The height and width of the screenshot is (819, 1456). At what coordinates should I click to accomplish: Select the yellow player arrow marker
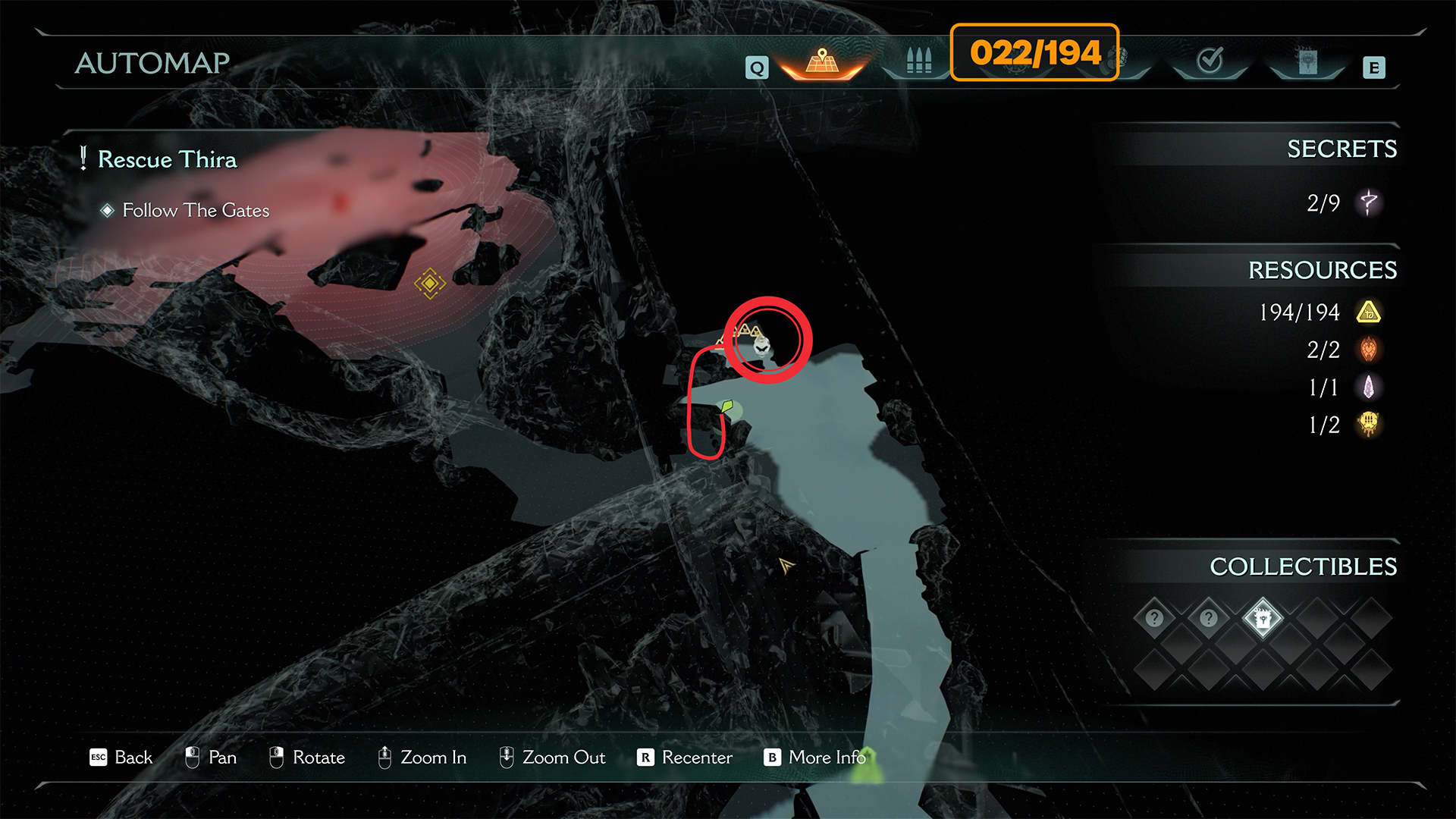point(786,566)
